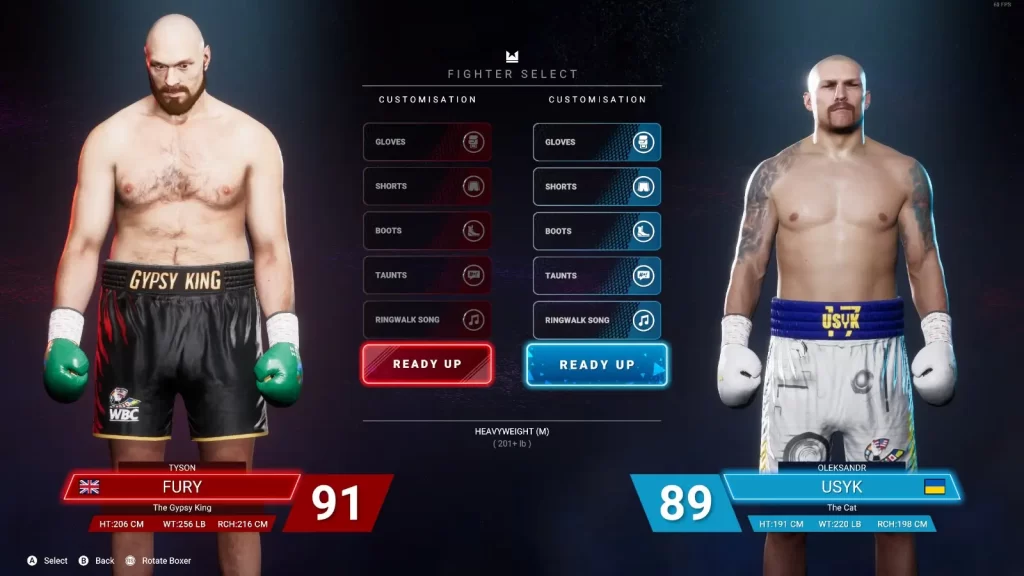This screenshot has height=576, width=1024.
Task: Open the red player's Gloves customisation
Action: (x=427, y=142)
